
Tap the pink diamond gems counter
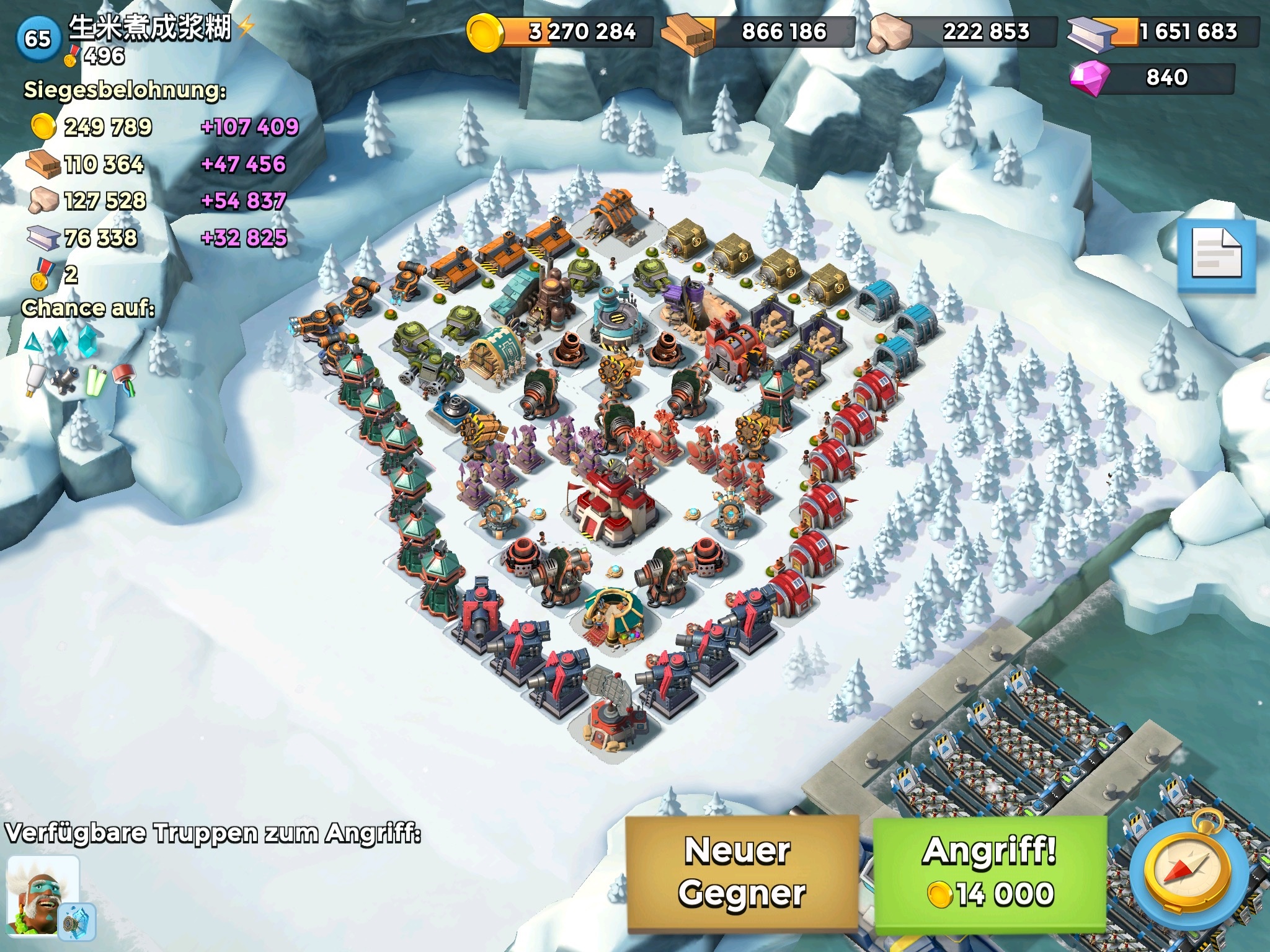pos(1152,78)
